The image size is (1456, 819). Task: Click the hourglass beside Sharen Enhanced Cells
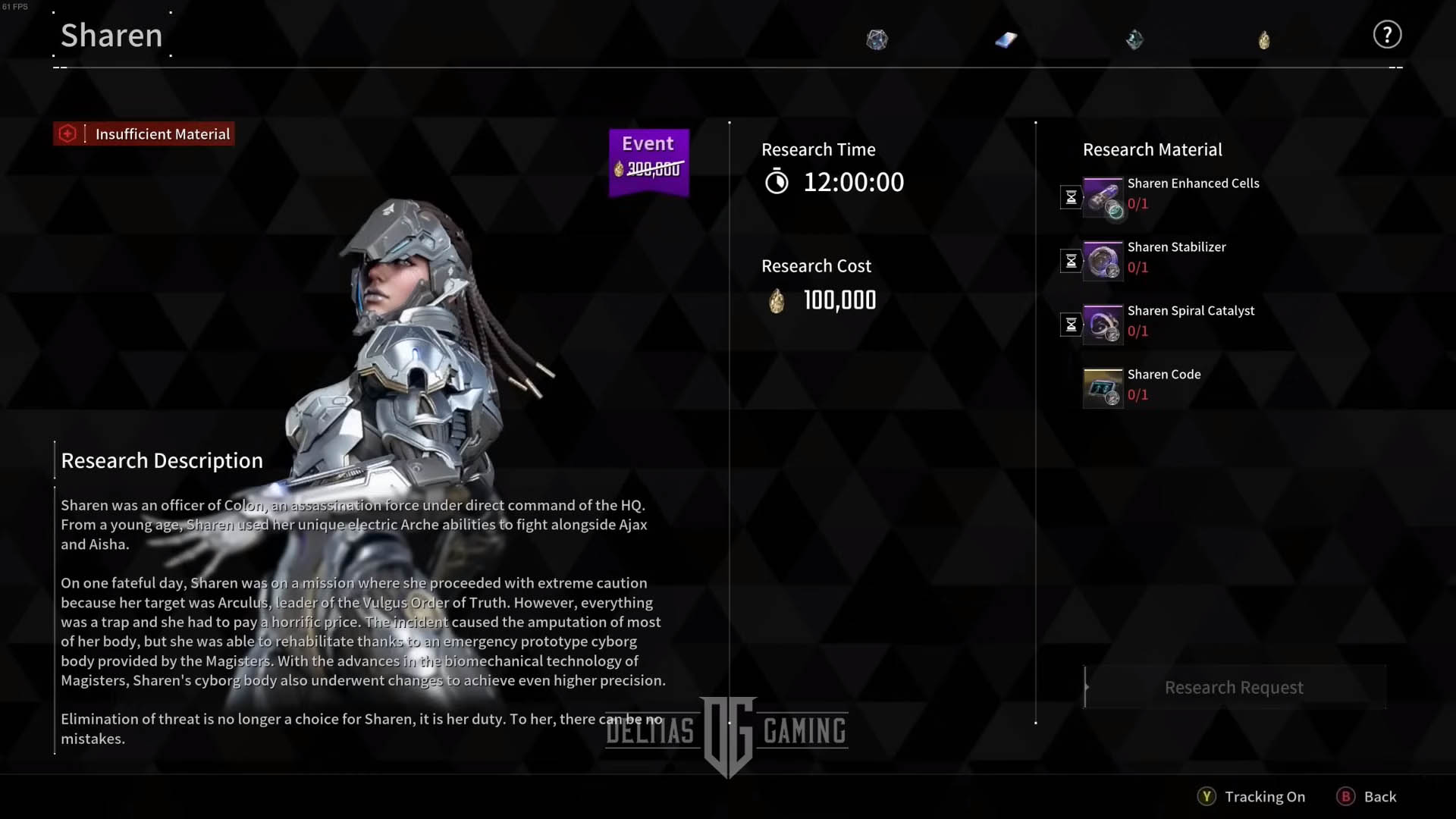tap(1071, 197)
